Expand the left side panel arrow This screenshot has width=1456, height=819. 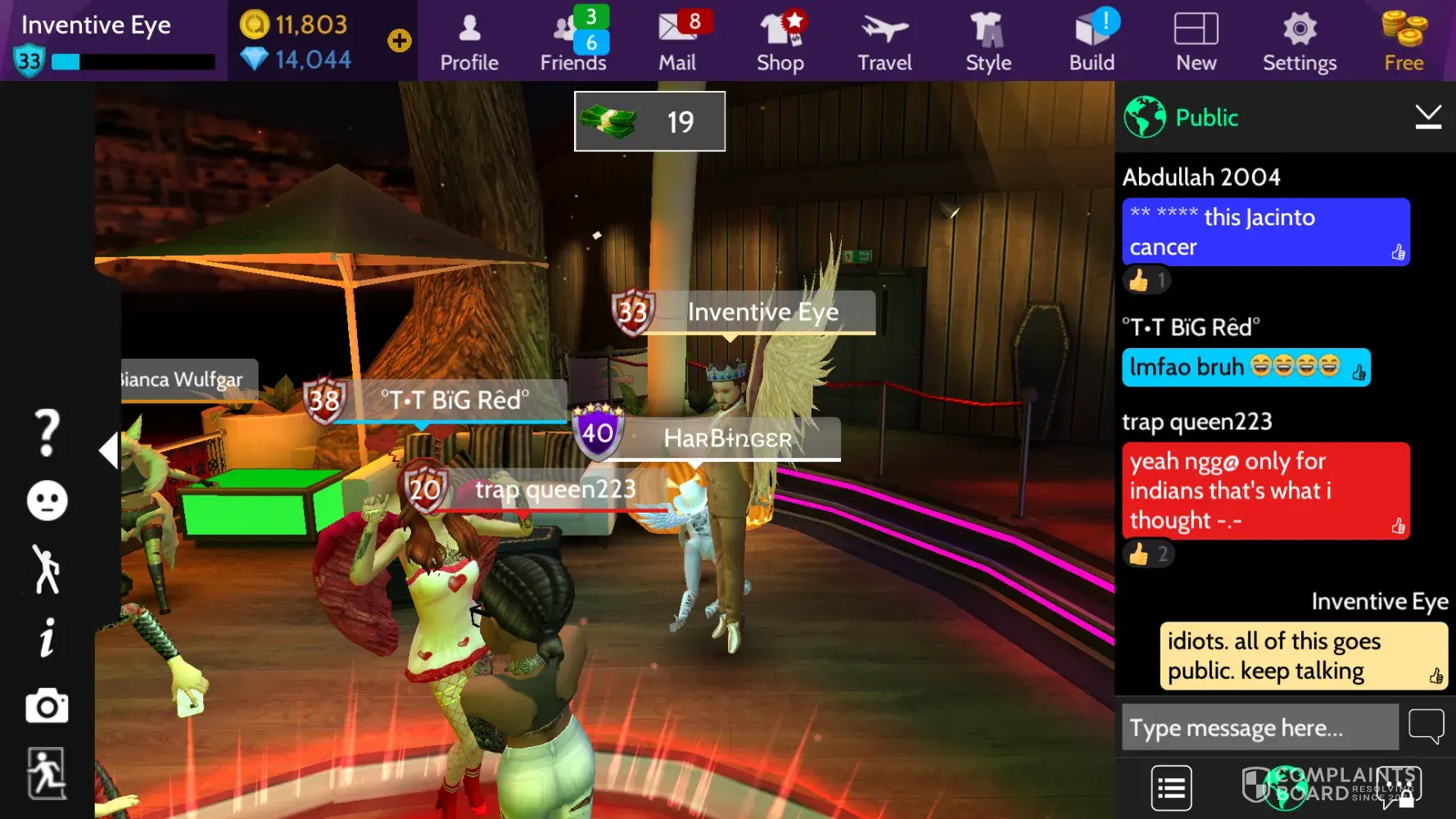click(108, 450)
